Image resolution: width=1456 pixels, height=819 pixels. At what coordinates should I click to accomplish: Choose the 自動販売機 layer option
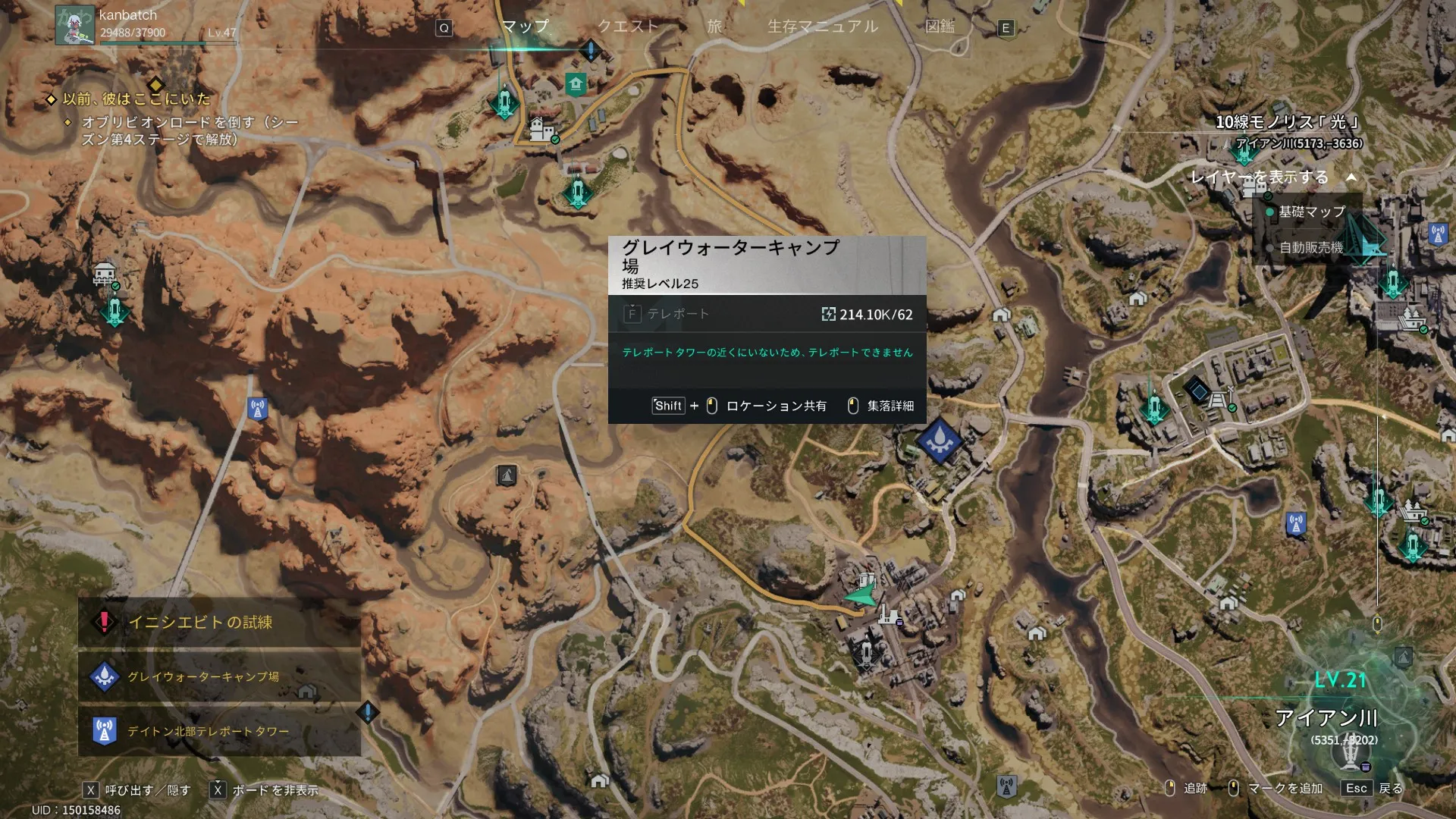1310,248
